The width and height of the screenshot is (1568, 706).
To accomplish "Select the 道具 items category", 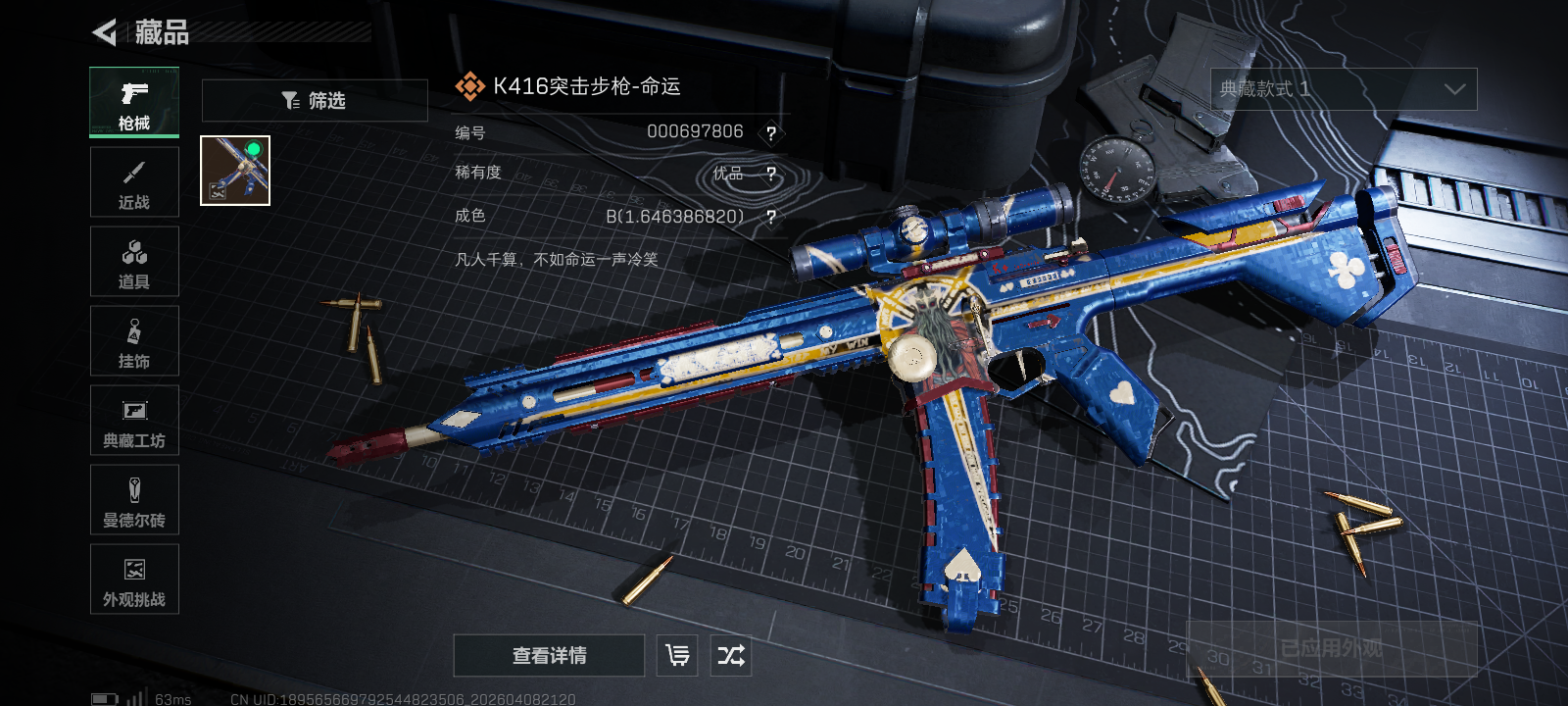I will tap(134, 262).
